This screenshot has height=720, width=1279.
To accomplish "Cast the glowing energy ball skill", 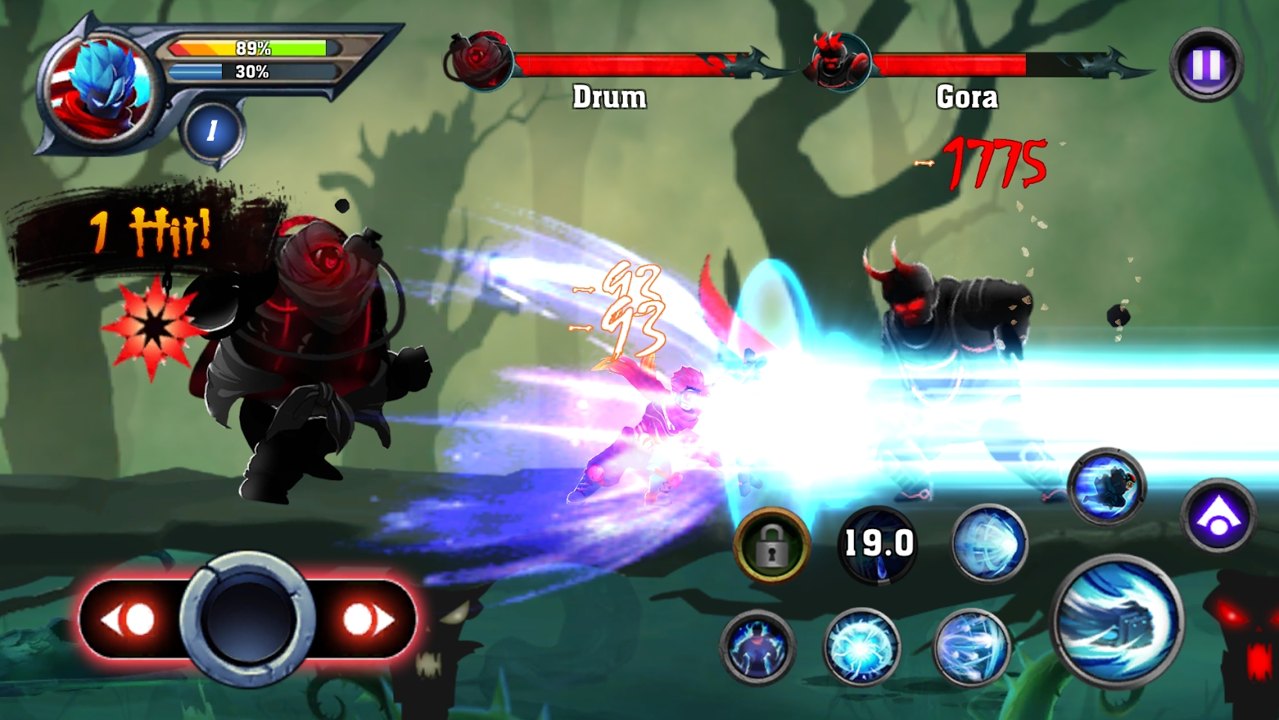I will [861, 647].
